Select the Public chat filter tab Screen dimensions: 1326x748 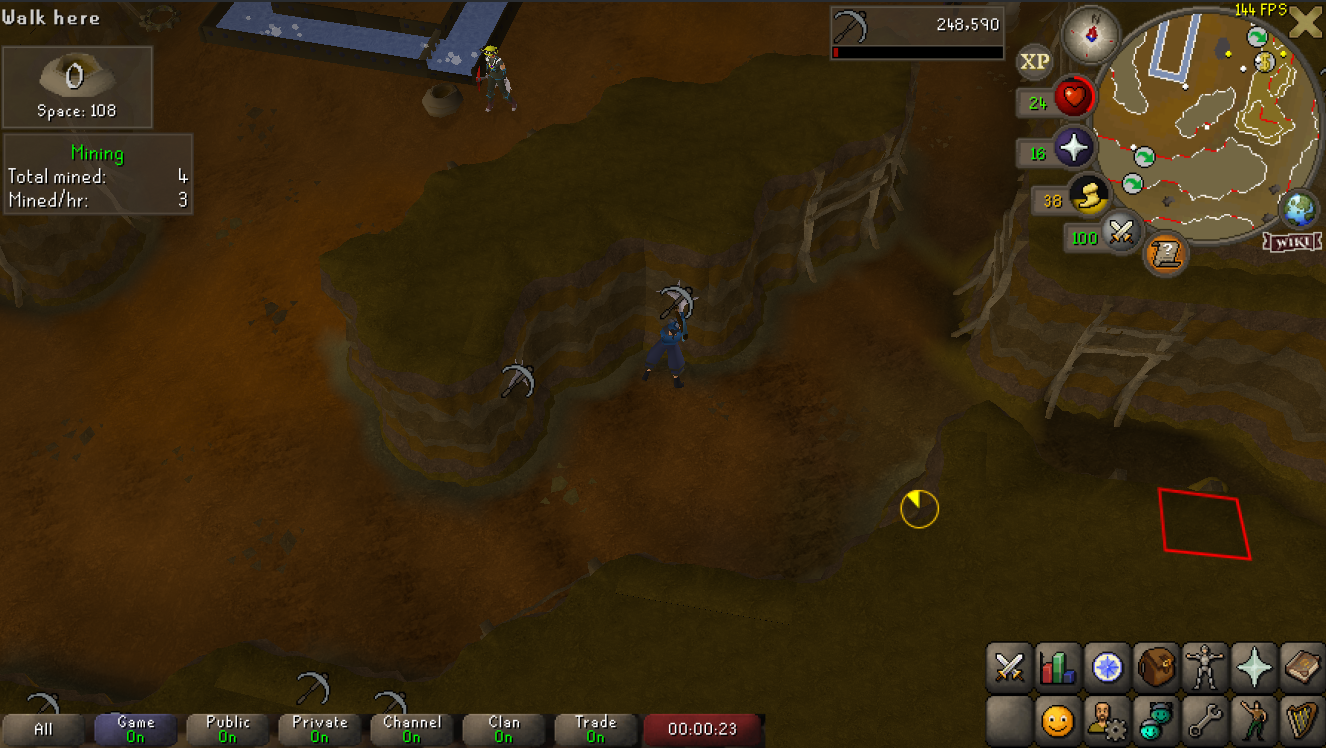228,728
